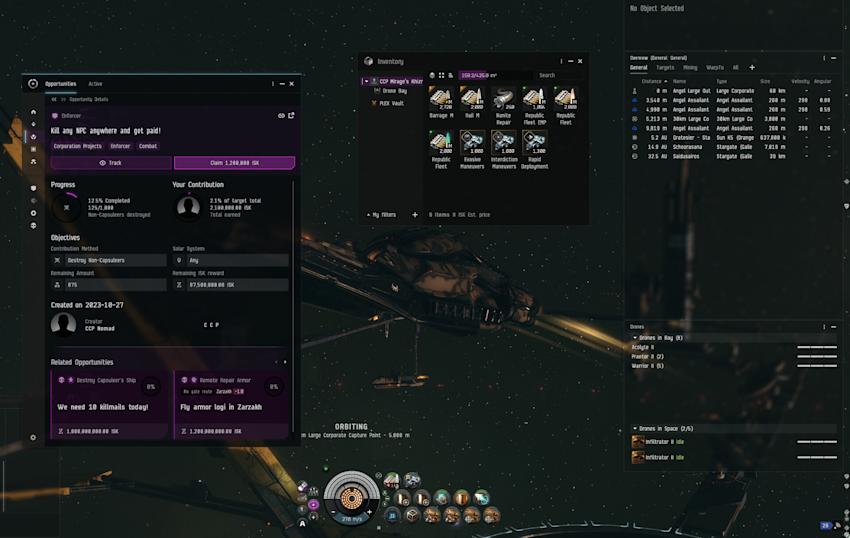850x538 pixels.
Task: Sort overview by the Distance column
Action: point(653,81)
